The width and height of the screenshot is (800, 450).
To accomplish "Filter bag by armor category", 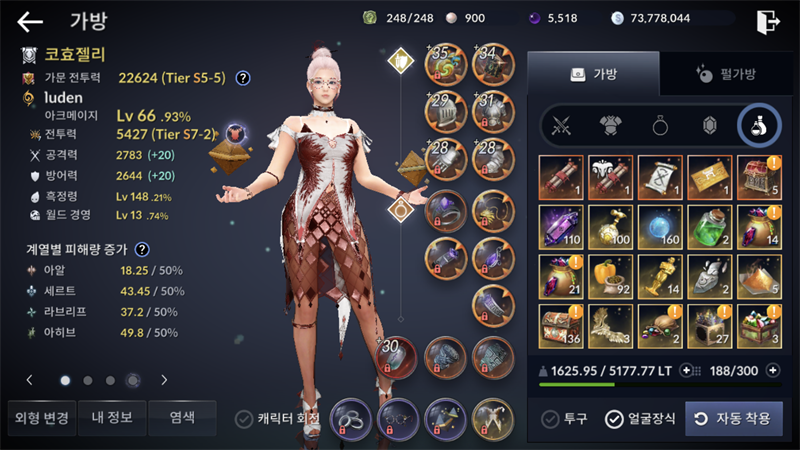I will 612,126.
